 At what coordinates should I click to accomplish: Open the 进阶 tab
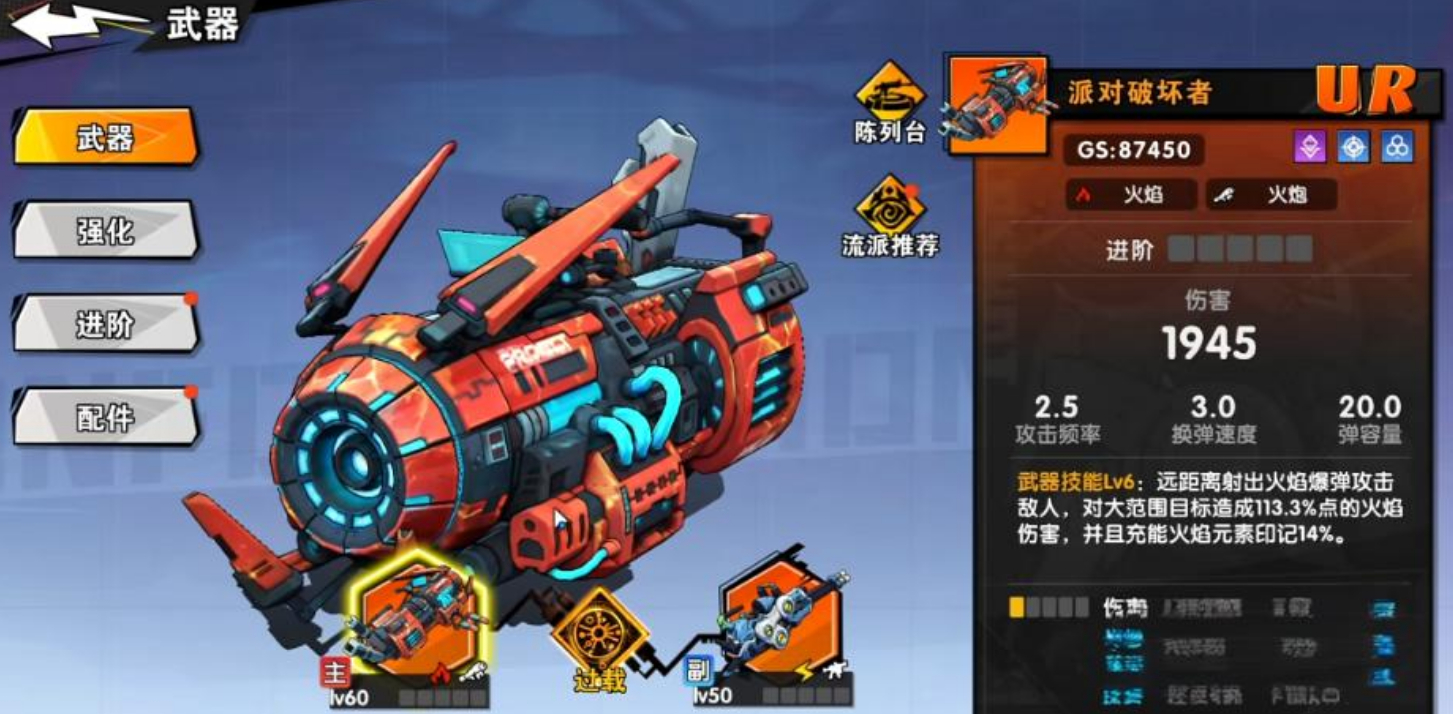[105, 323]
